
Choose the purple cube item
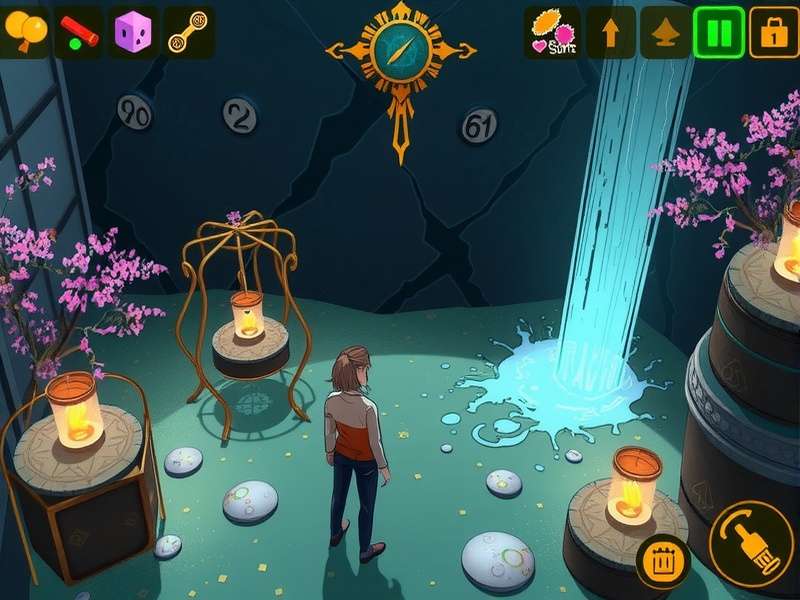(x=134, y=32)
